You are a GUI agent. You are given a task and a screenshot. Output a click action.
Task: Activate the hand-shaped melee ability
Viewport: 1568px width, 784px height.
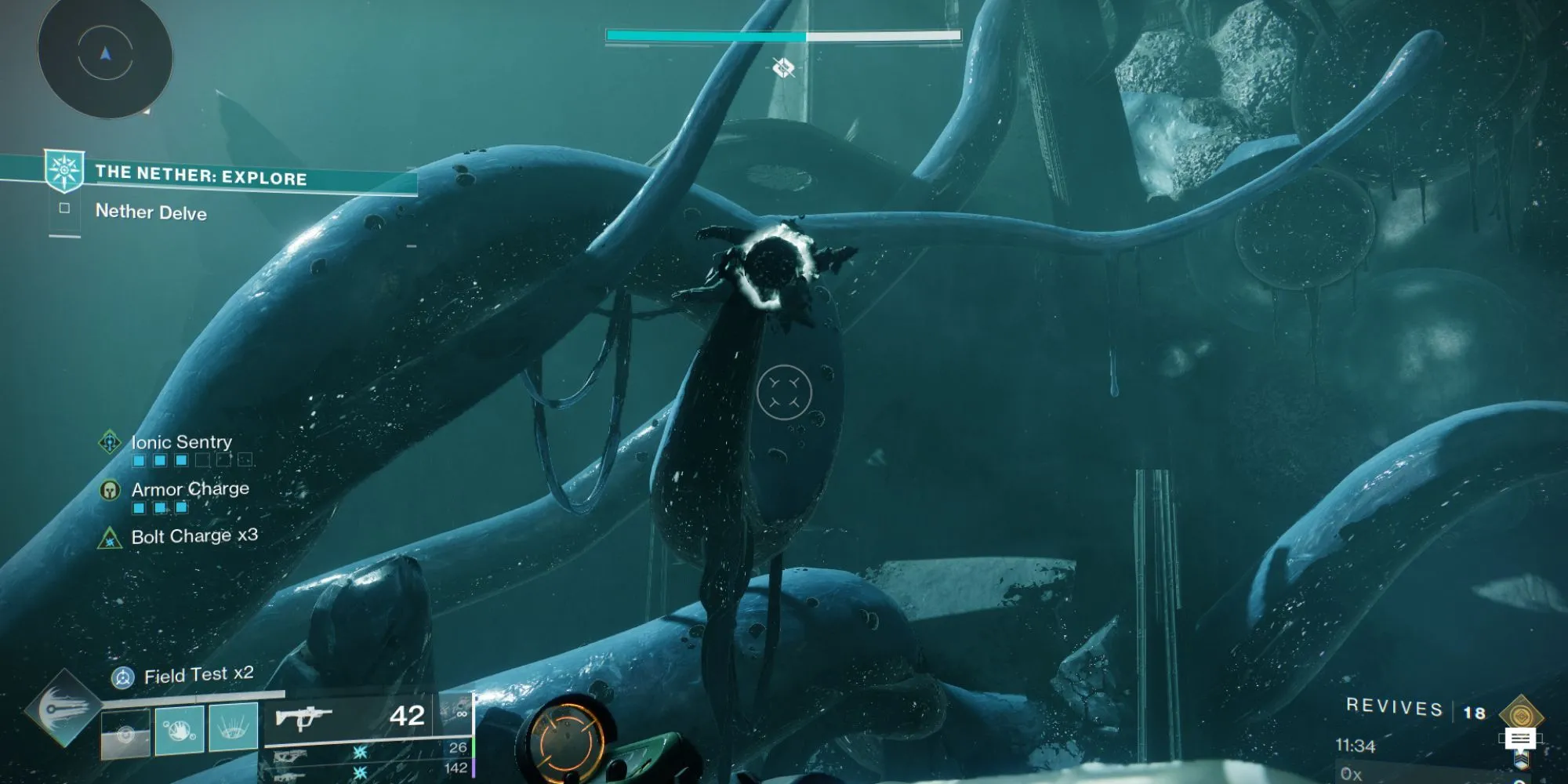click(x=180, y=730)
